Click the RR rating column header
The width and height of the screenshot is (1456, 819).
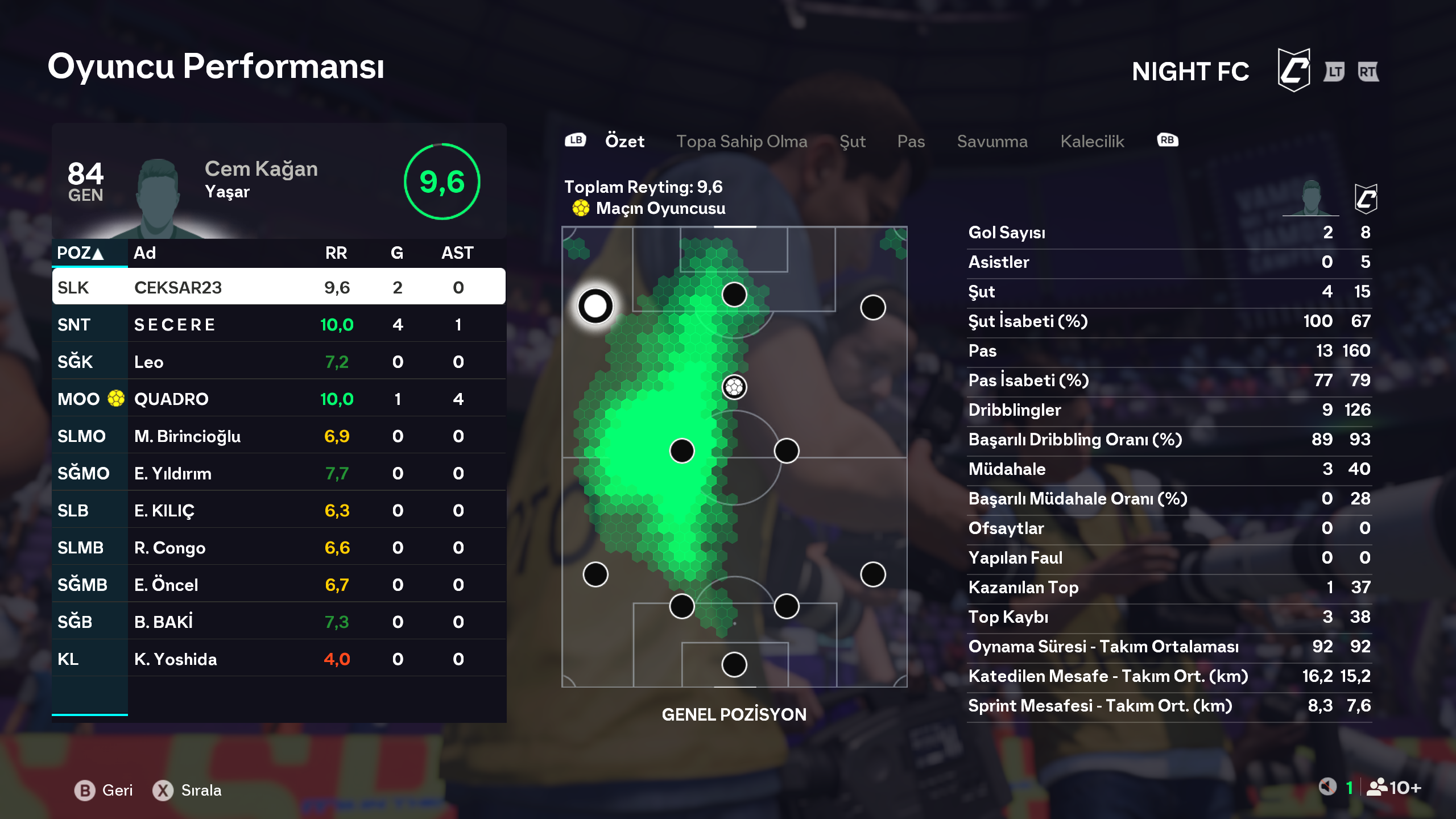coord(336,253)
